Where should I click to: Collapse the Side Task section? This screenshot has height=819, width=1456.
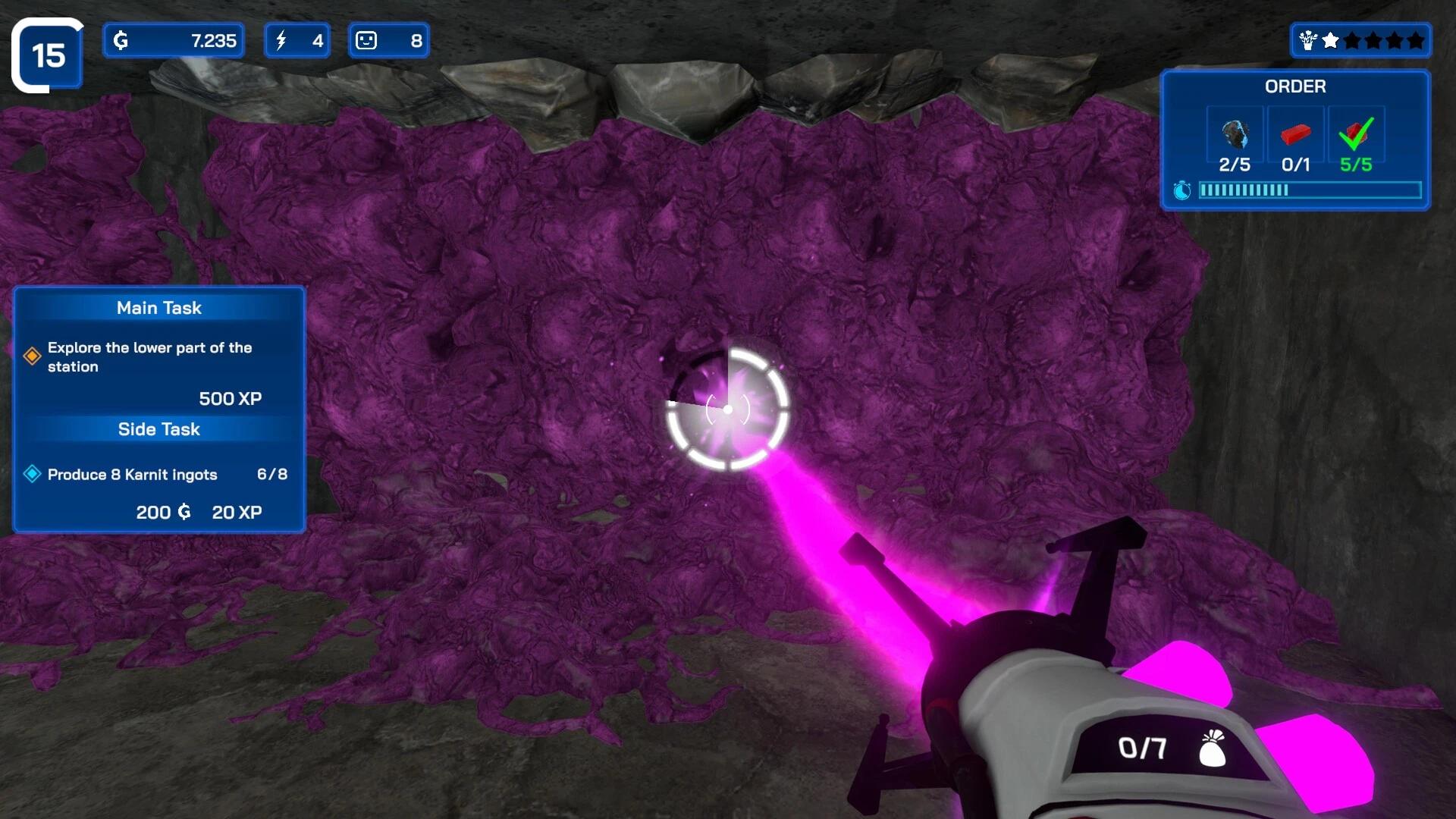click(158, 429)
